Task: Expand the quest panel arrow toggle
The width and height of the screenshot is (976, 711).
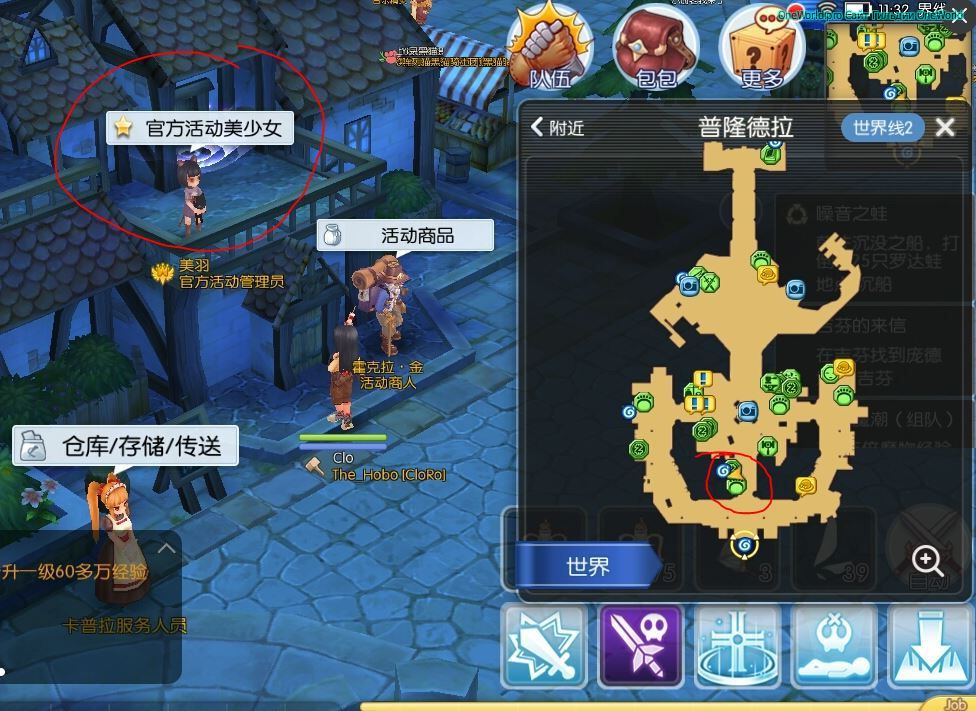Action: pyautogui.click(x=166, y=548)
